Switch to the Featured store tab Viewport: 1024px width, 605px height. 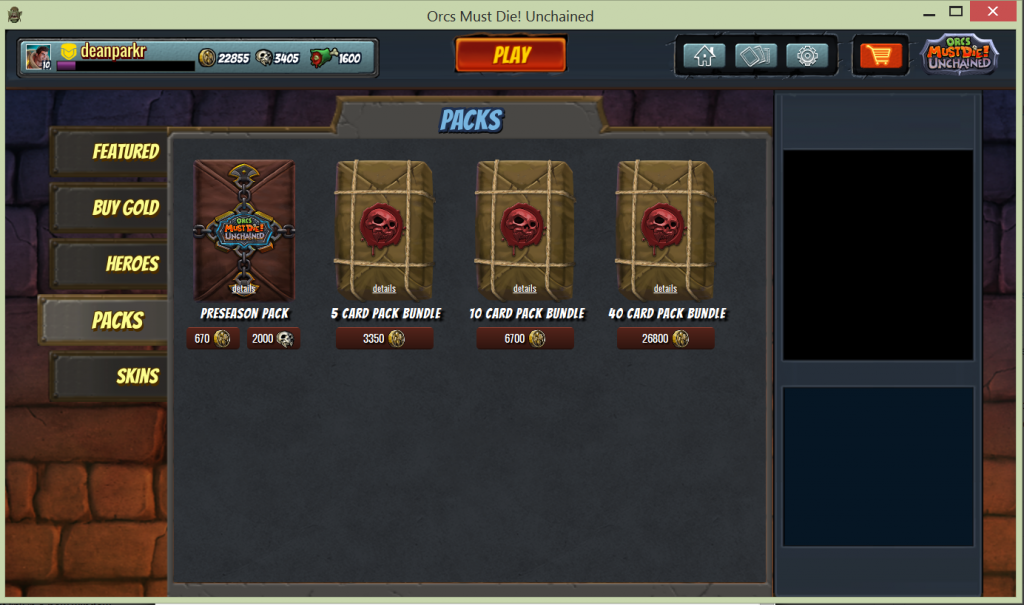(112, 152)
